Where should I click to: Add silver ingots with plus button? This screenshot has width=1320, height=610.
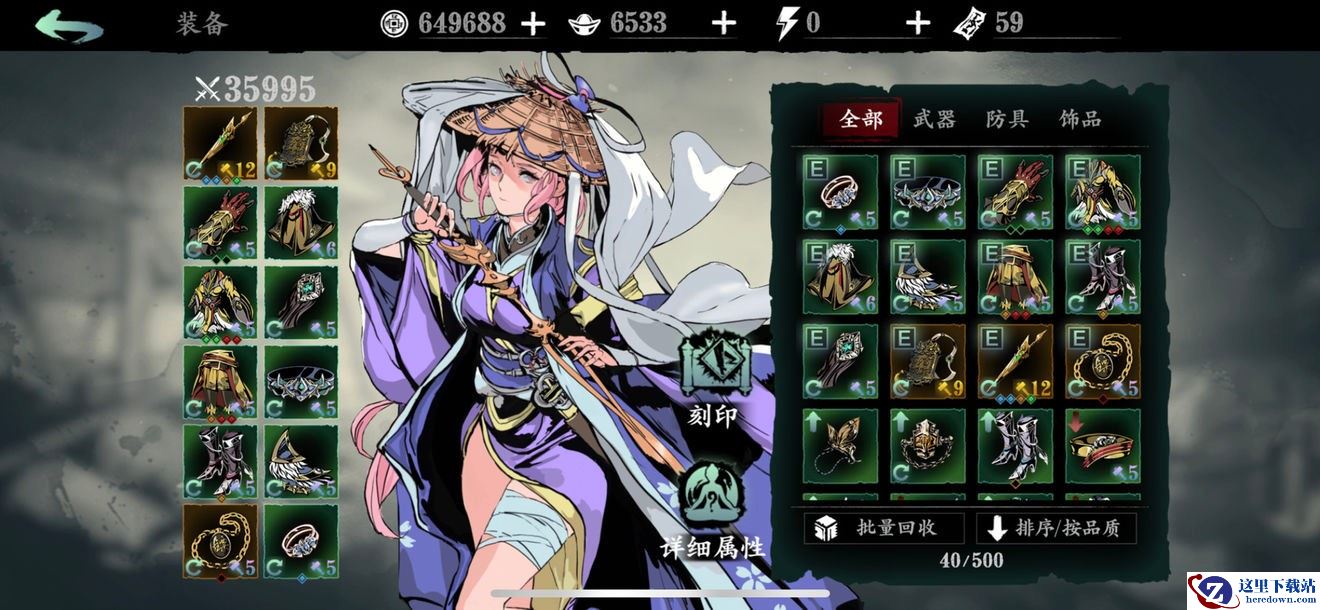[x=722, y=24]
